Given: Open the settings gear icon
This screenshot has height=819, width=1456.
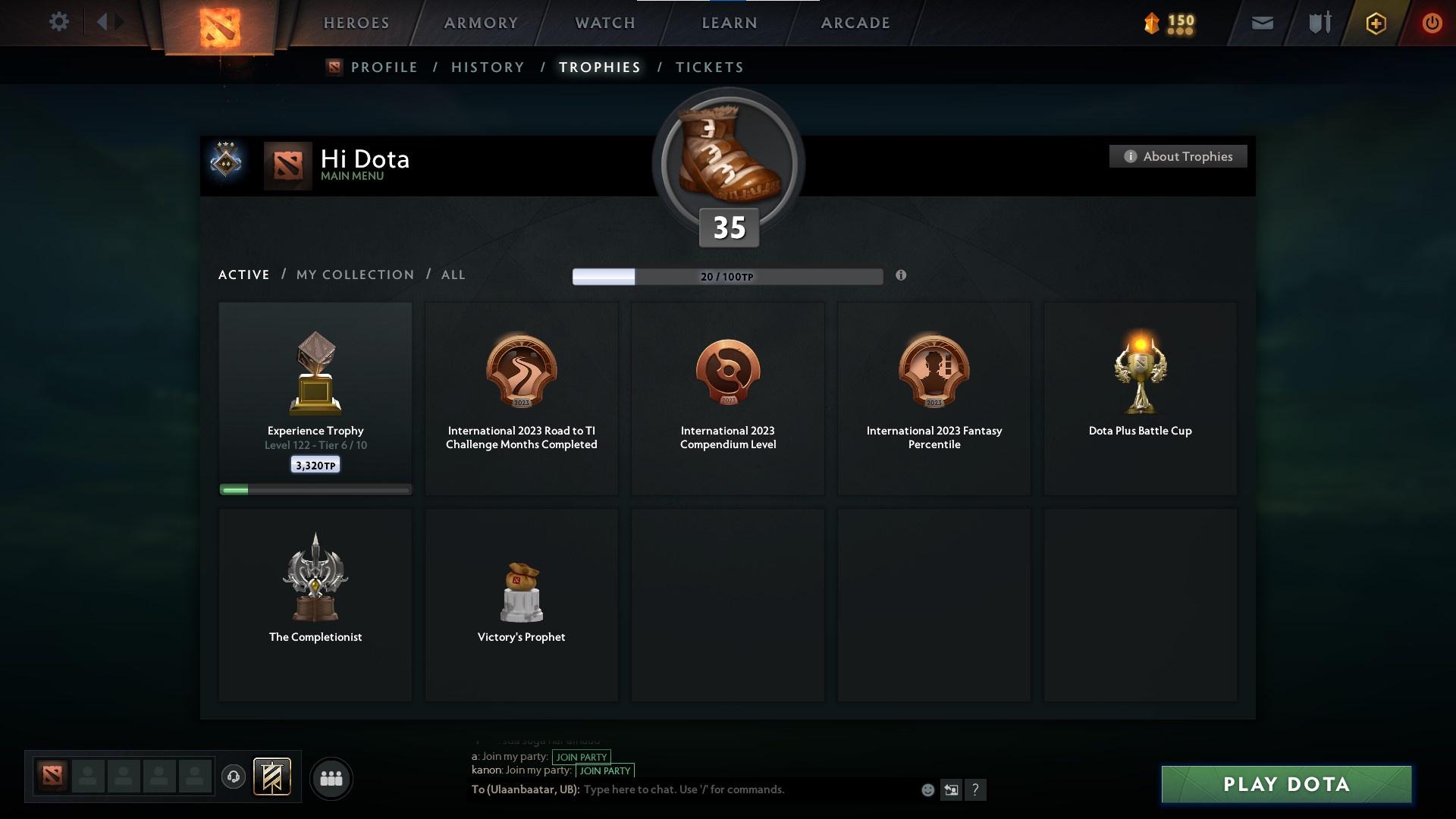Looking at the screenshot, I should [58, 22].
